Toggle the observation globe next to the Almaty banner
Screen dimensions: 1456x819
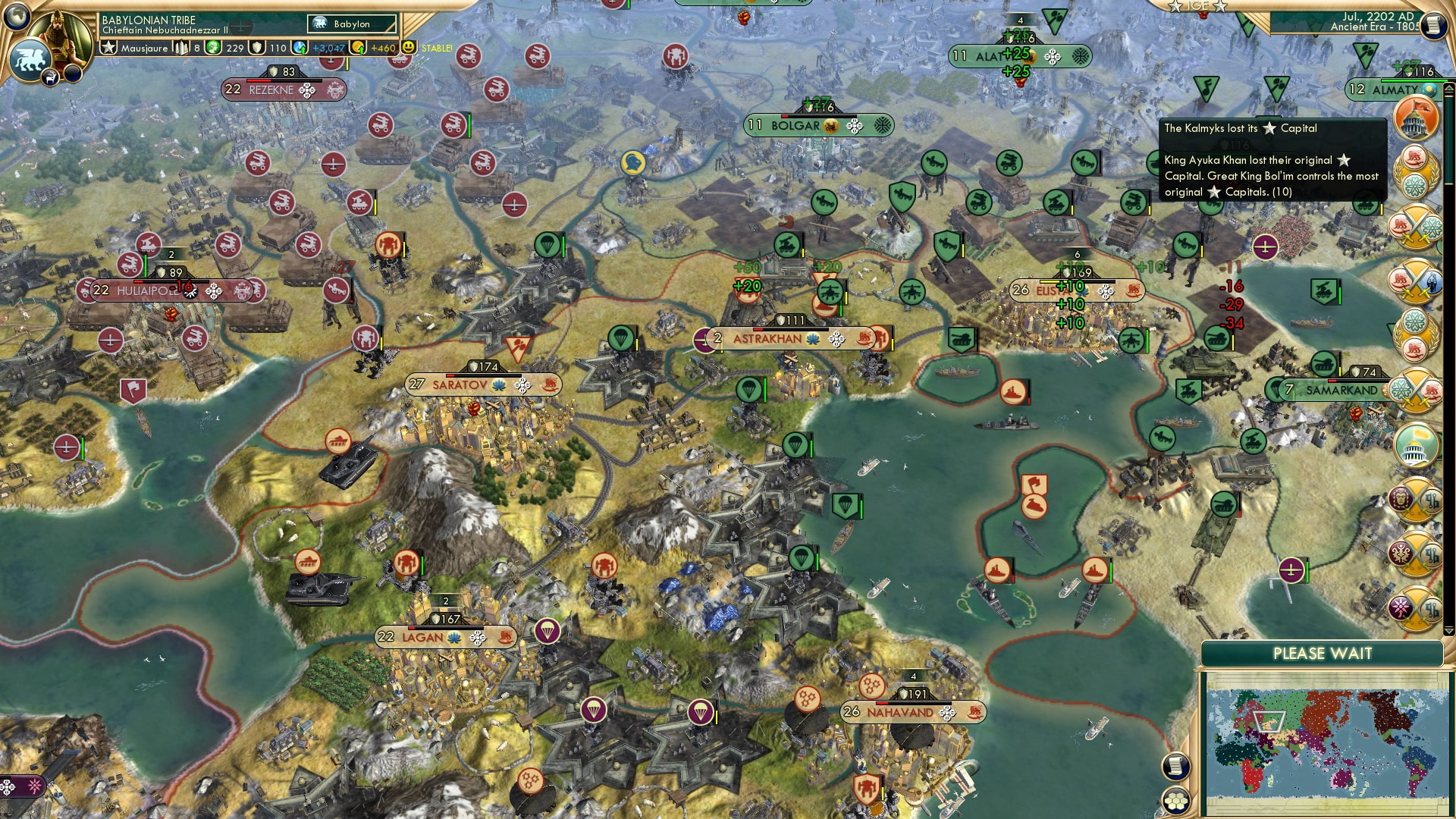point(1429,90)
